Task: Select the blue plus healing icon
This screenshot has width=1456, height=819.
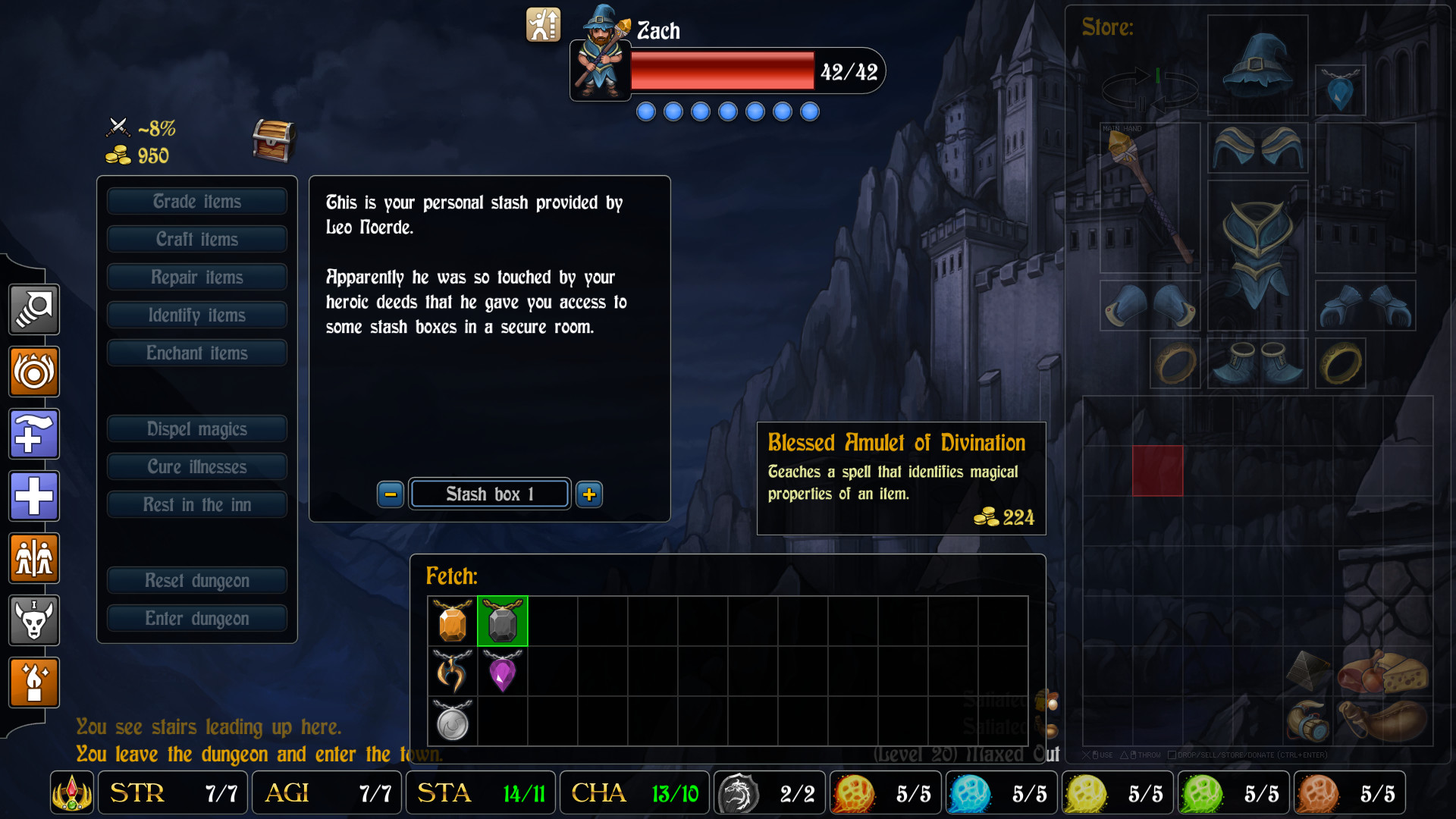Action: pos(34,497)
